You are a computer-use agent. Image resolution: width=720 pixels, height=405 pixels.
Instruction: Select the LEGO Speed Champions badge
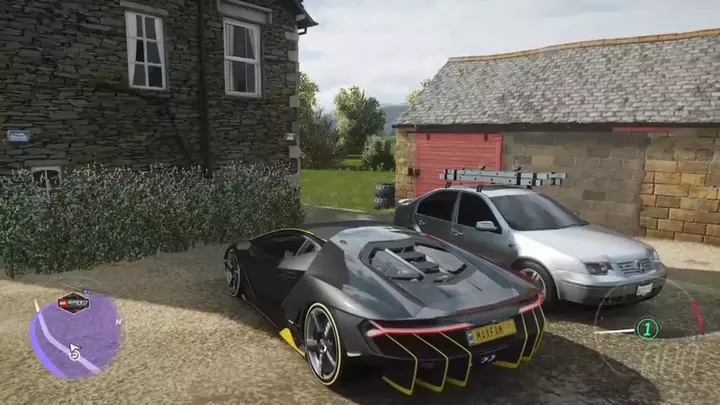[73, 303]
